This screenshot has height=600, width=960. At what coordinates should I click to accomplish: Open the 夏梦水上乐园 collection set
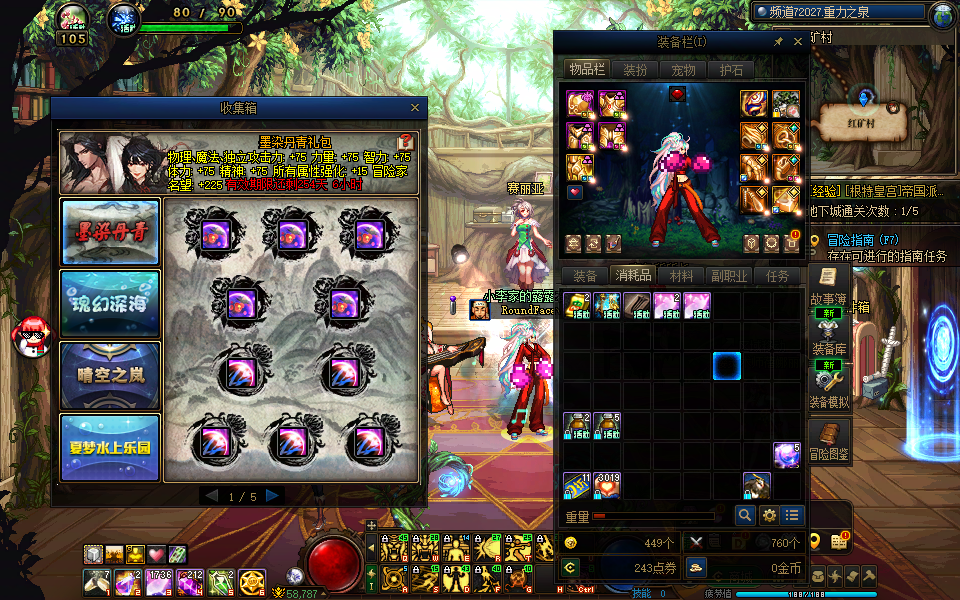(x=110, y=447)
